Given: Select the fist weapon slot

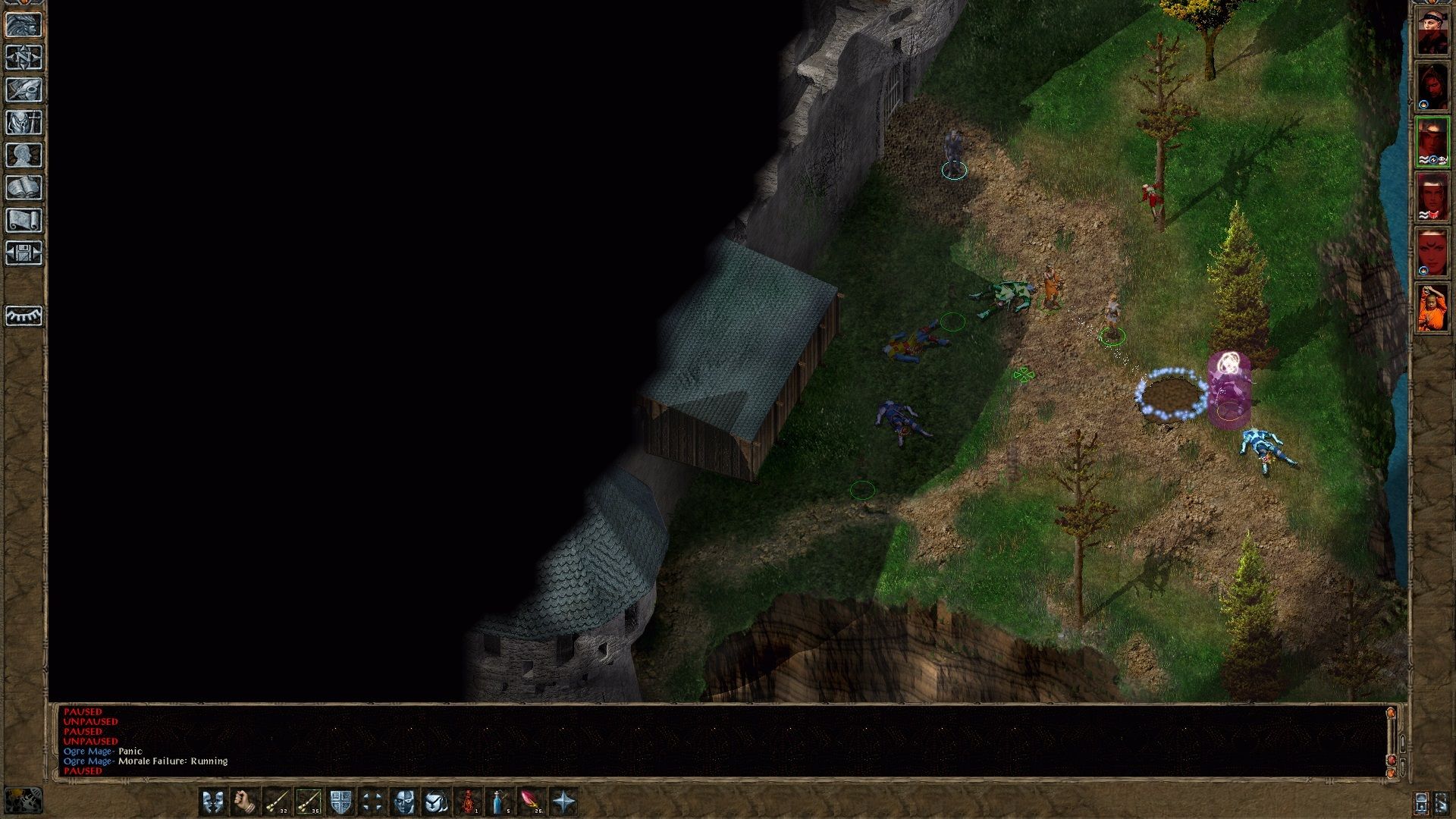Looking at the screenshot, I should [x=244, y=802].
